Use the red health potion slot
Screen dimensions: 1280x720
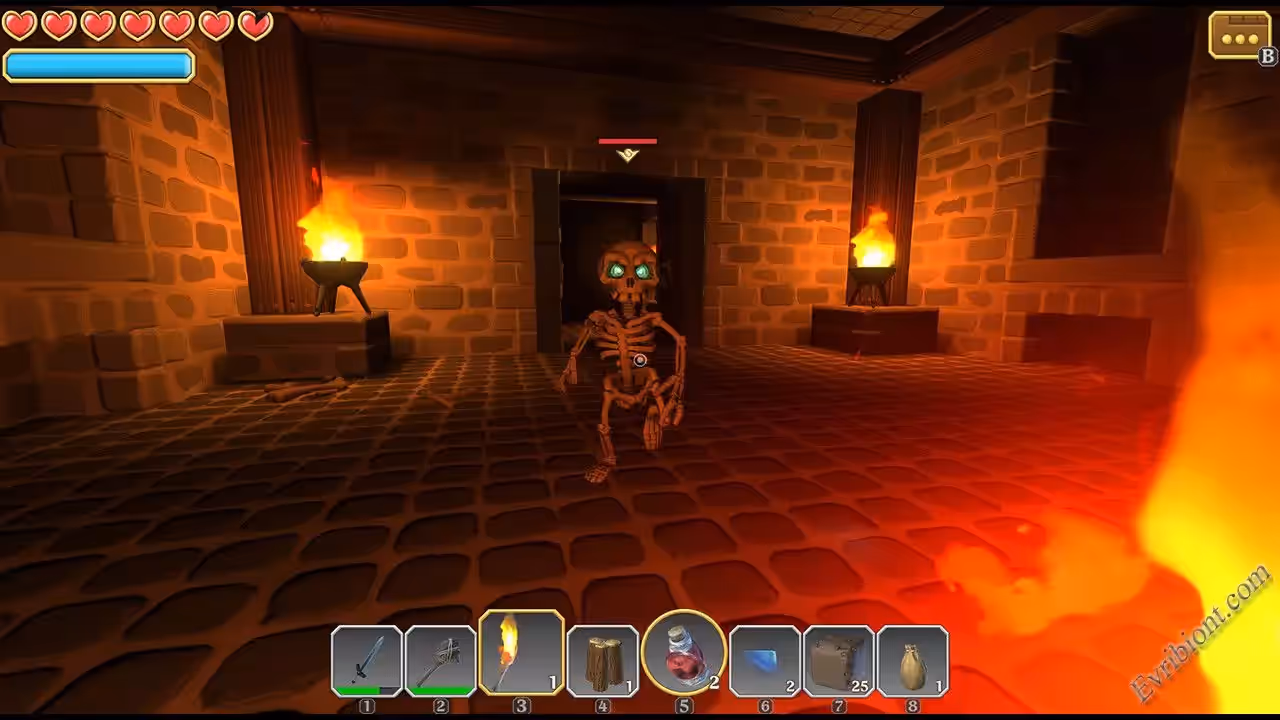click(684, 652)
